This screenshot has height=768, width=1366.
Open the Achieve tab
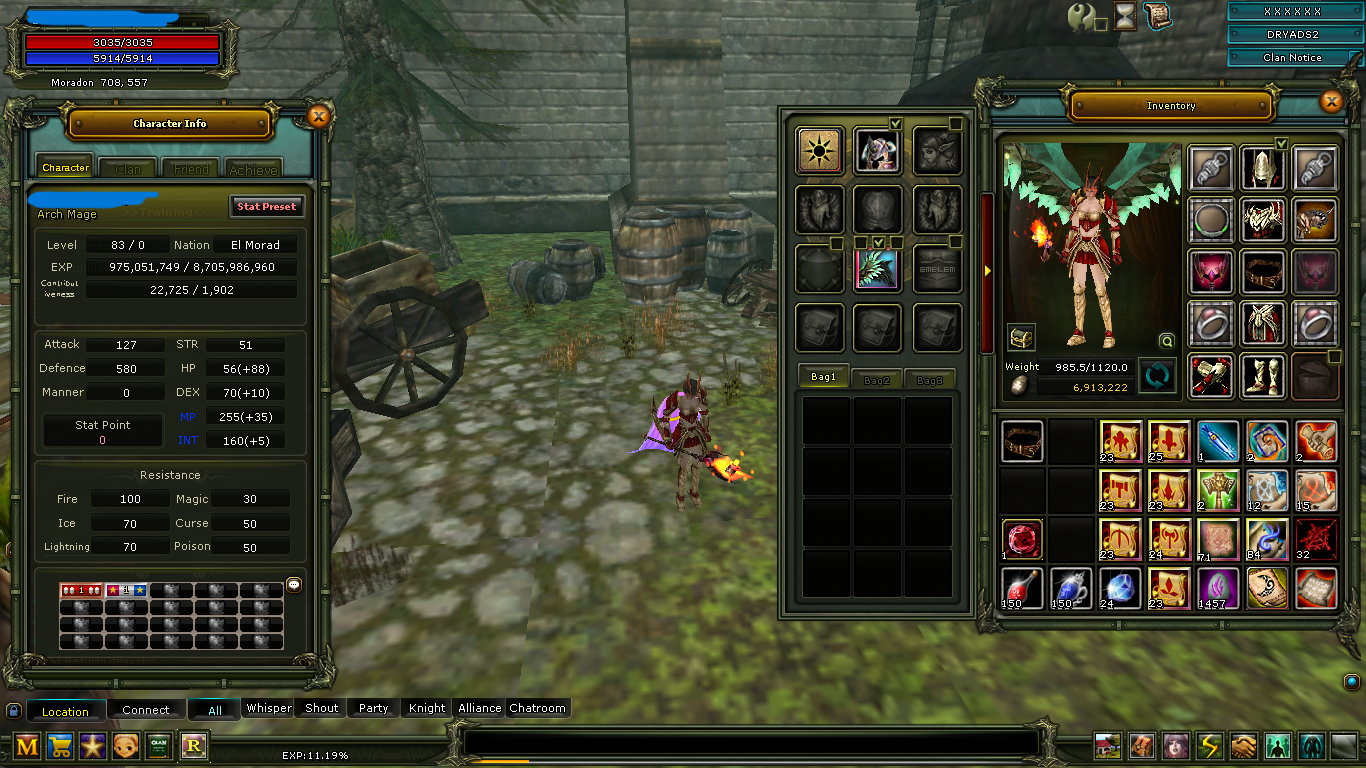253,169
